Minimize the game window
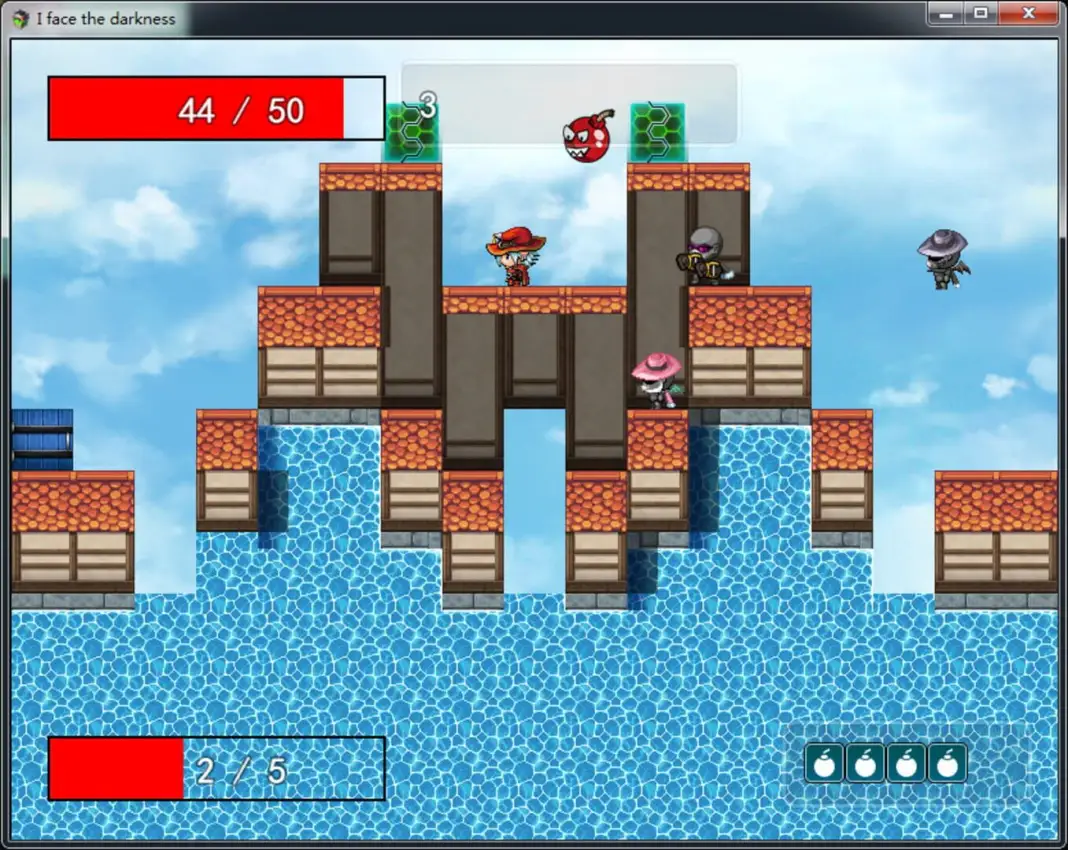 (945, 14)
